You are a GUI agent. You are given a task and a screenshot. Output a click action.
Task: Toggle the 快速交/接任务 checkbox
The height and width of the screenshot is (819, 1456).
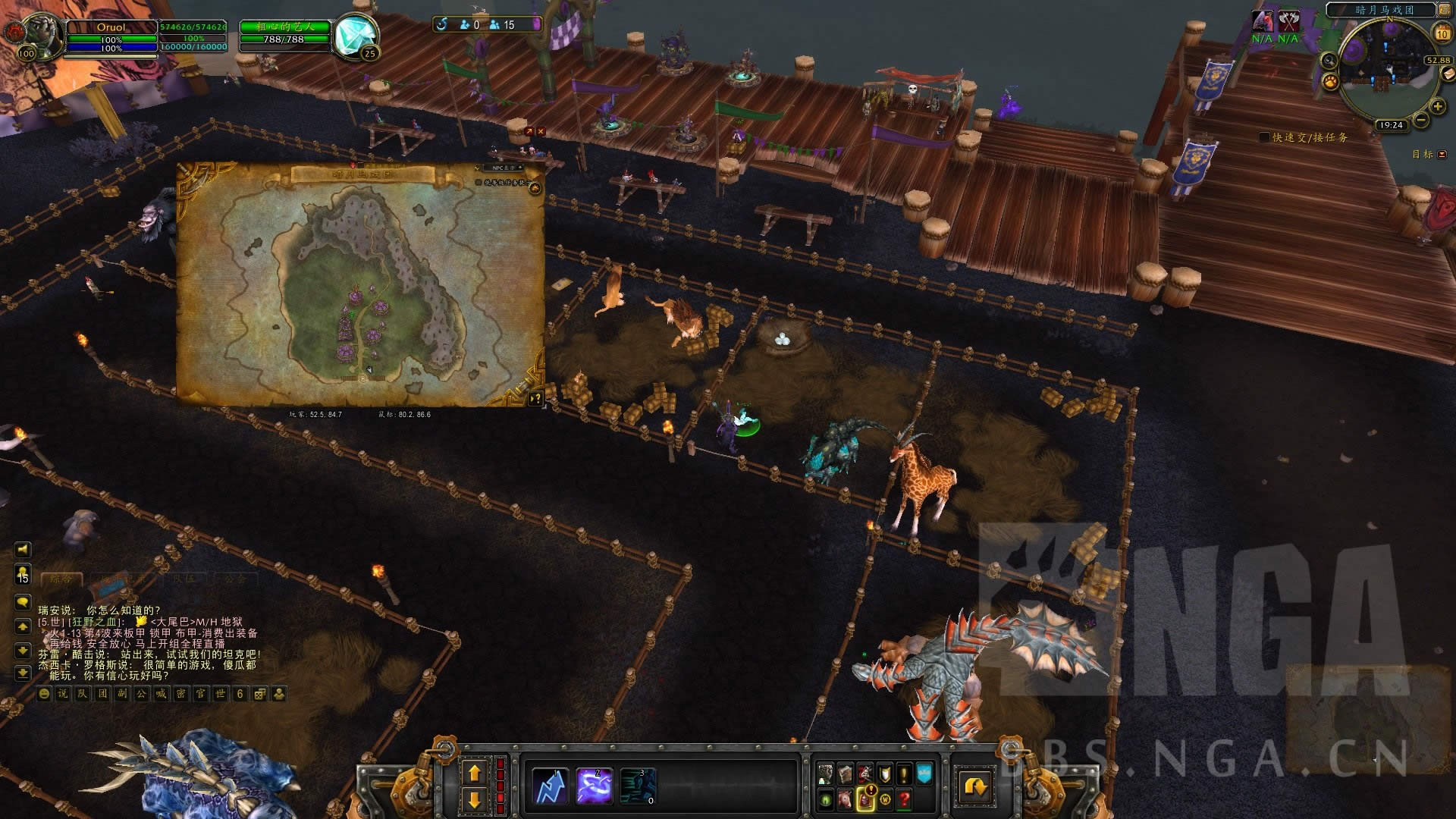point(1264,137)
